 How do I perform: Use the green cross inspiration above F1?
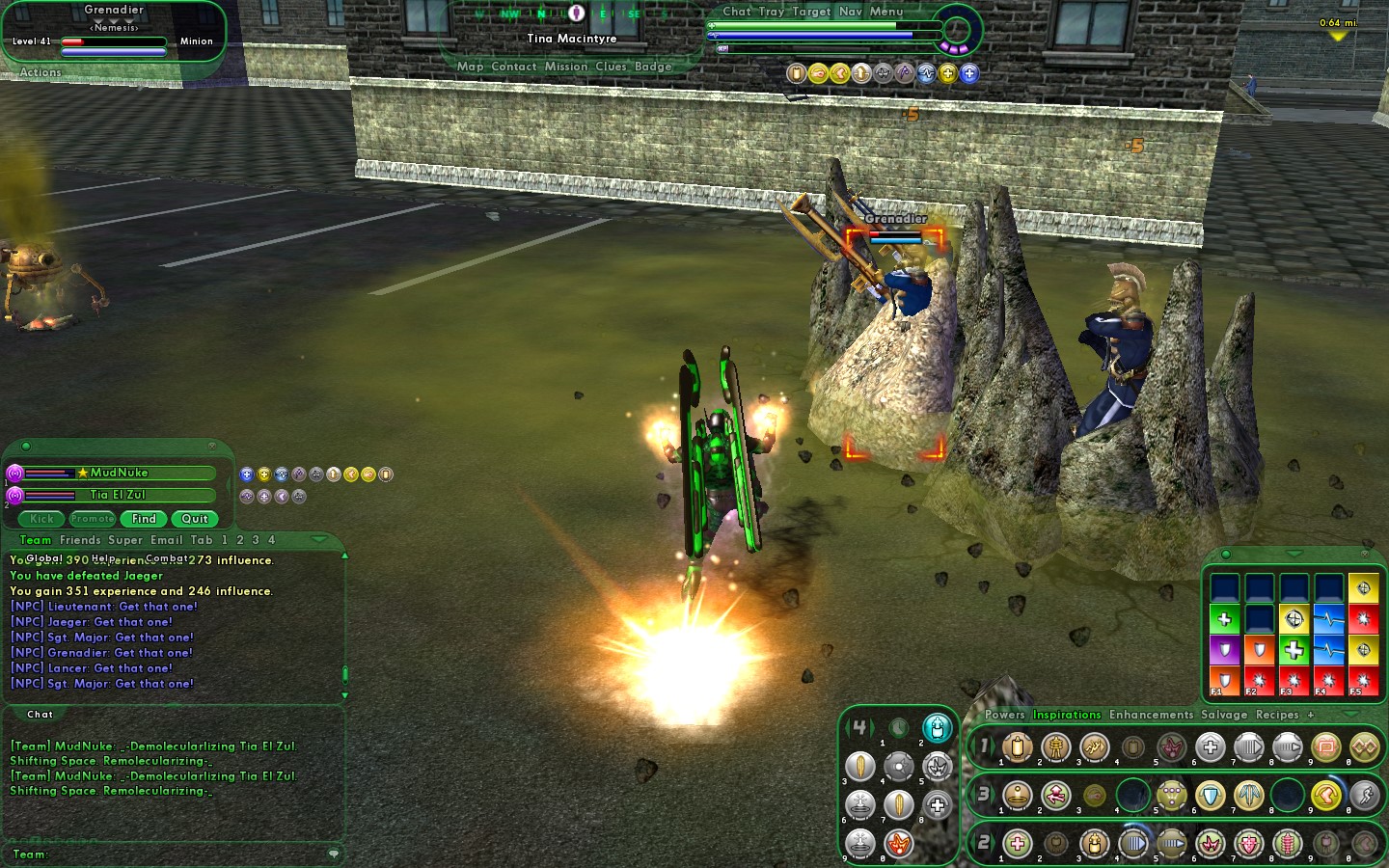pos(1224,619)
